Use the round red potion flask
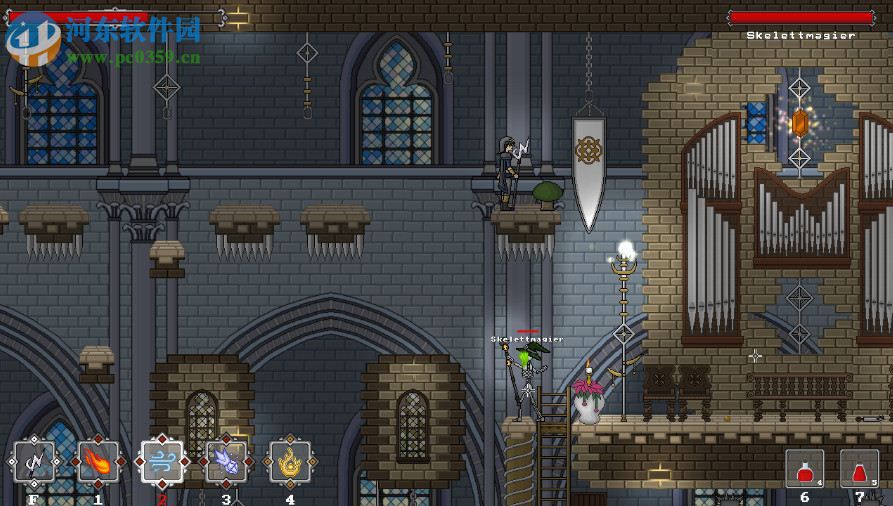 pos(804,469)
